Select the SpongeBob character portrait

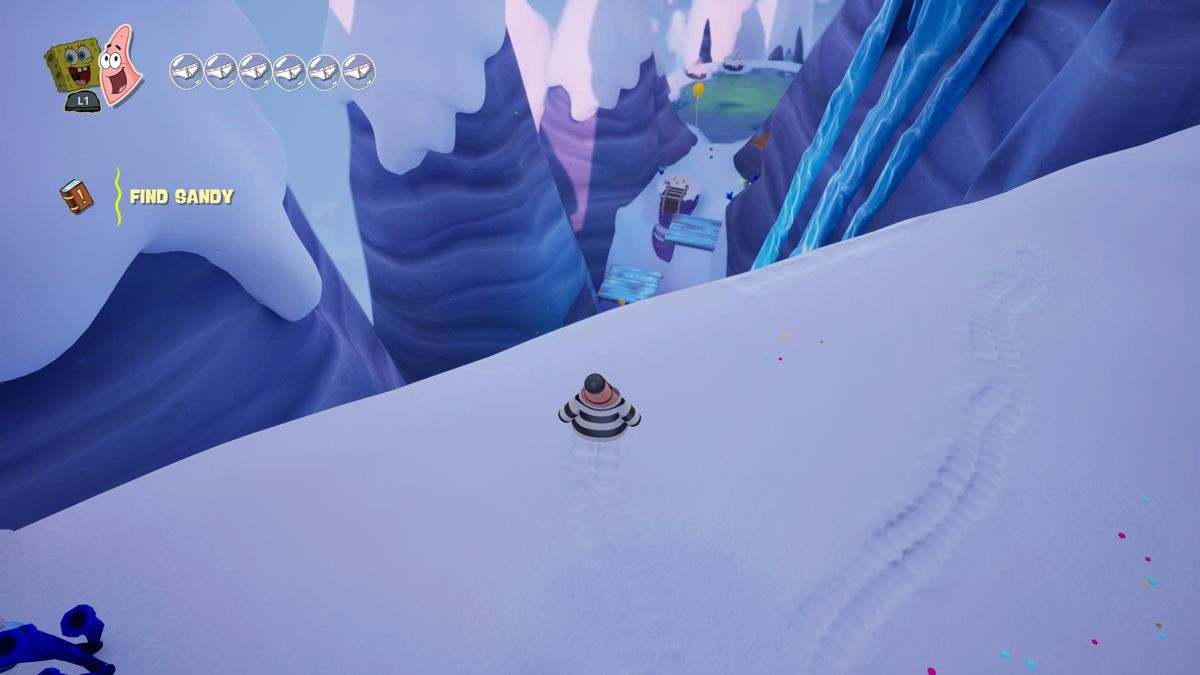tap(72, 66)
